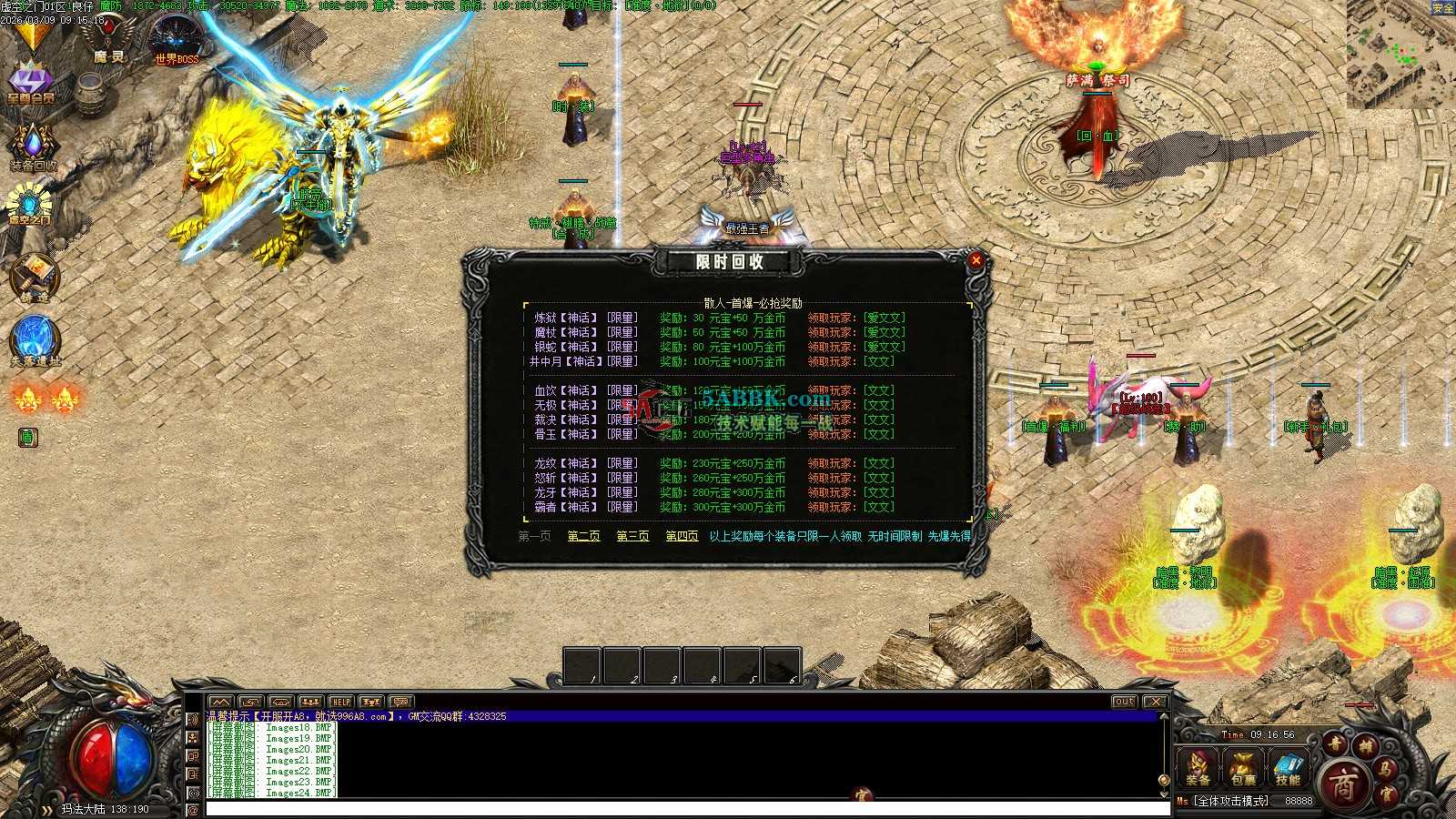Open the 魔灵 winged gem icon
The image size is (1456, 819).
[x=108, y=36]
